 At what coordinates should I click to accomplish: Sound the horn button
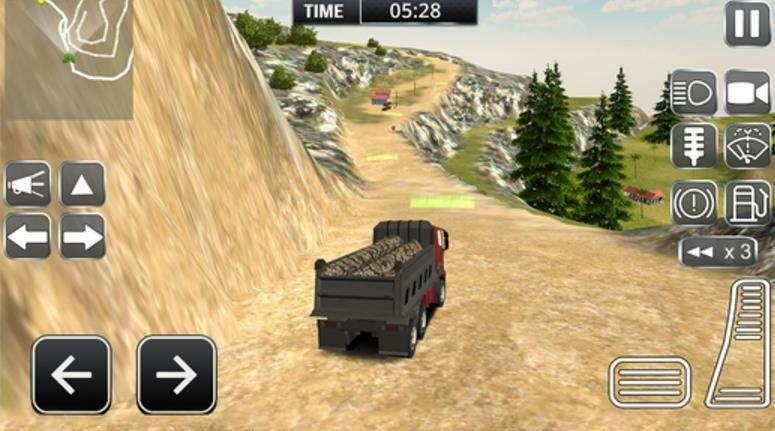point(28,184)
